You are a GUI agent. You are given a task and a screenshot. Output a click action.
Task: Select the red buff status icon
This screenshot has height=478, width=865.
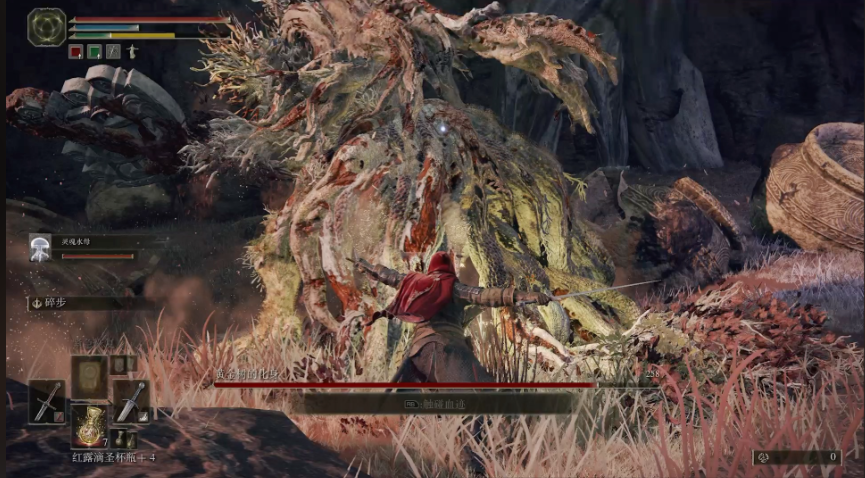76,51
